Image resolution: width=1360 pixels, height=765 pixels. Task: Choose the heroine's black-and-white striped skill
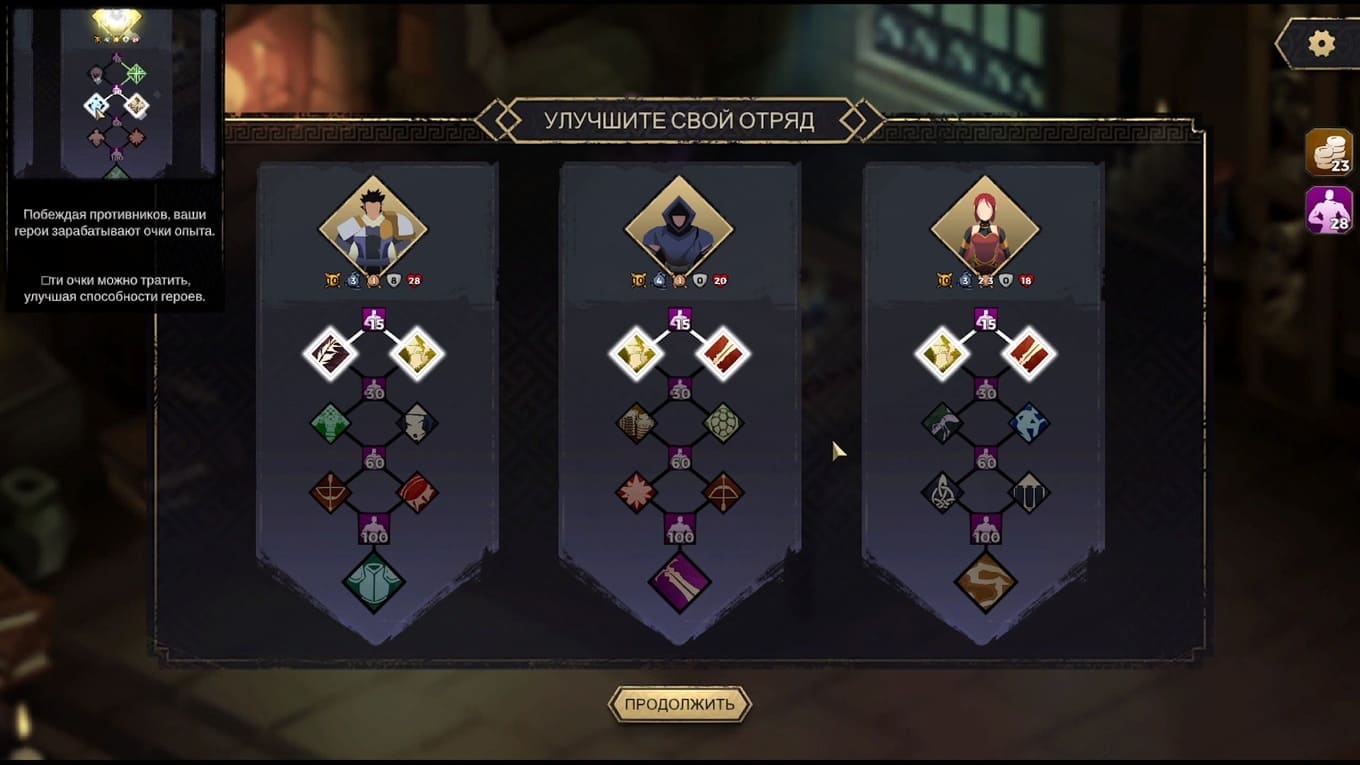pos(1029,492)
